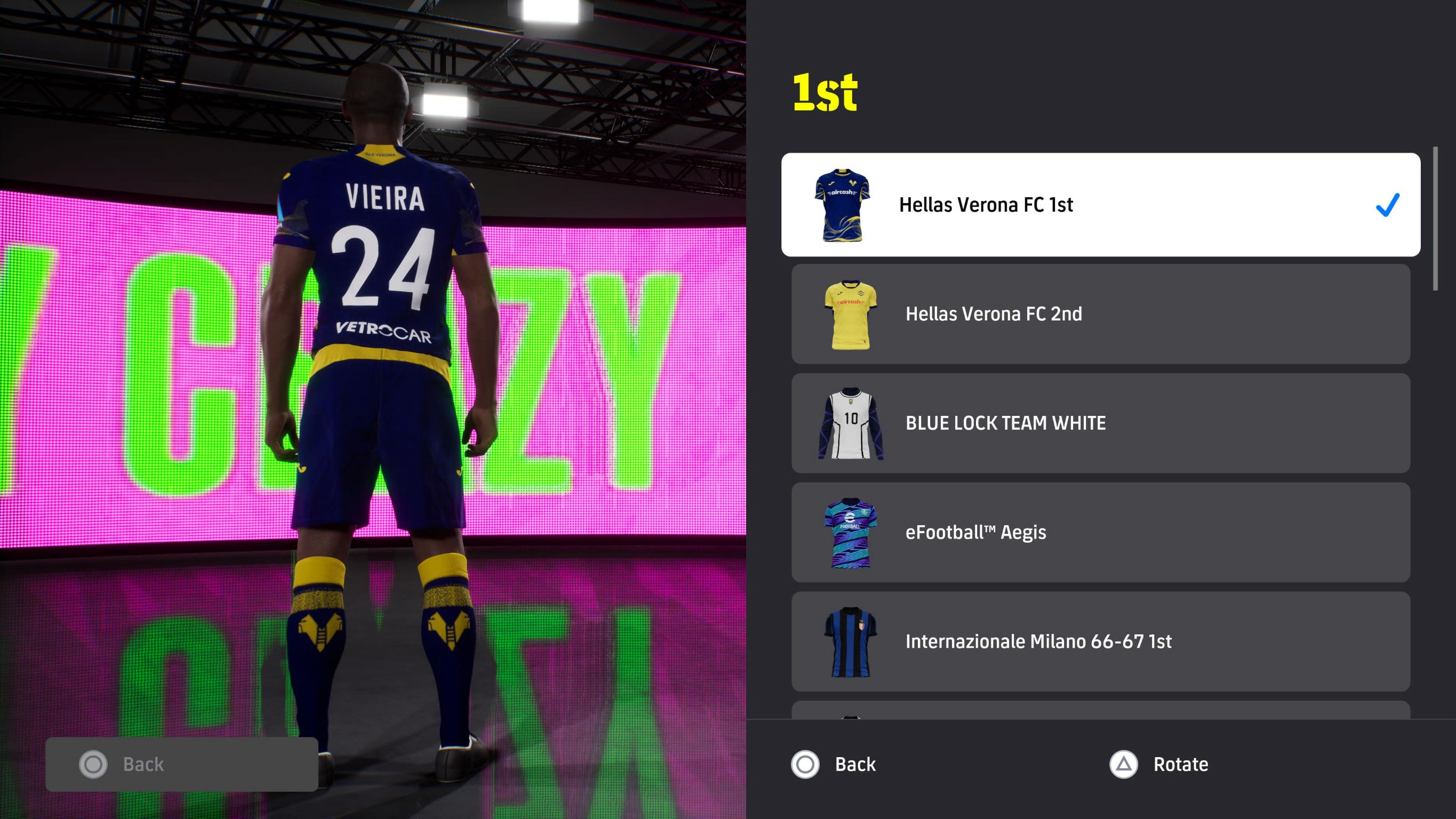Choose Internazionale Milano 66-67 1st kit
This screenshot has height=819, width=1456.
coord(1100,641)
